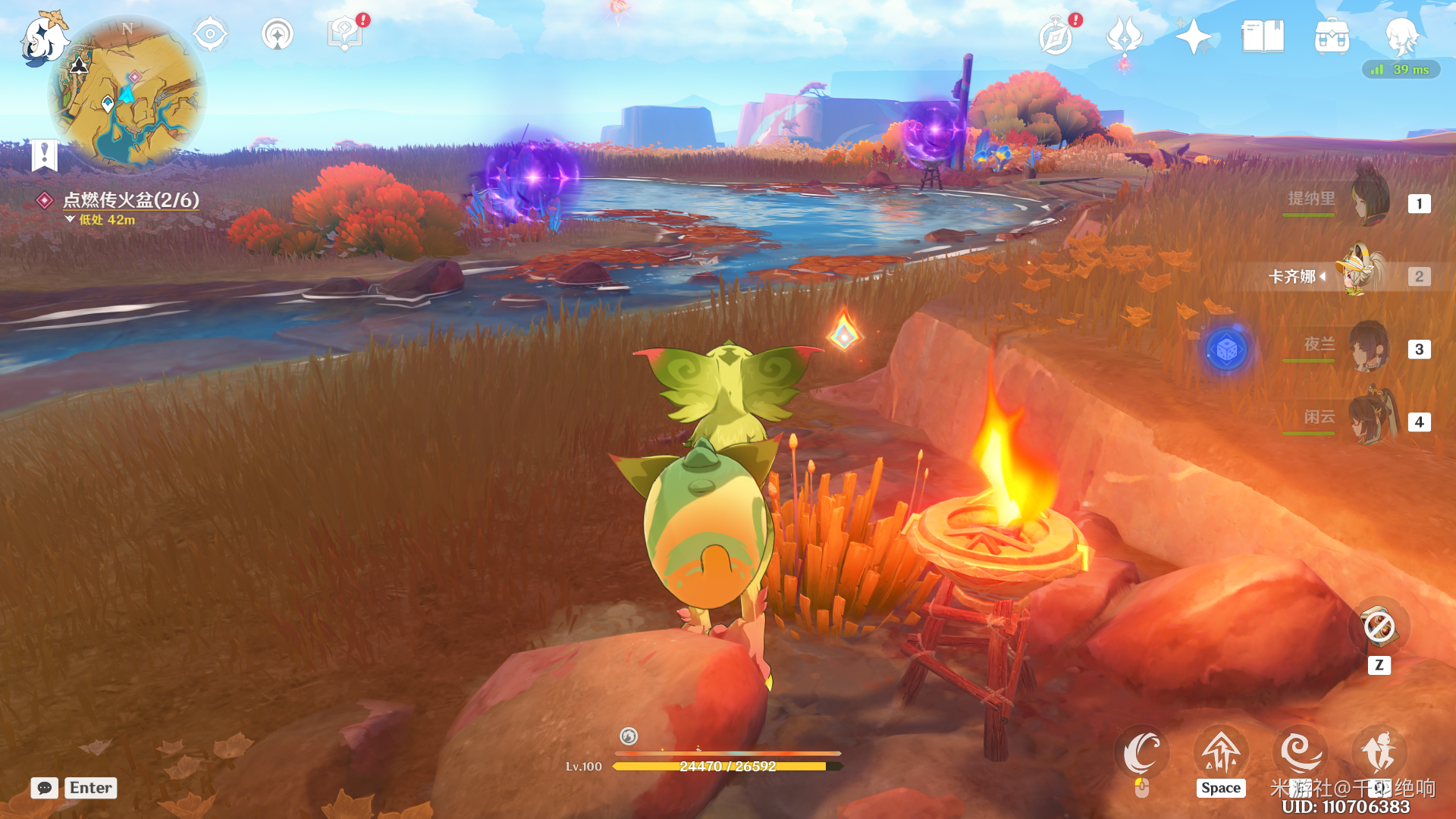
Task: Open the chat bubble button
Action: point(45,788)
